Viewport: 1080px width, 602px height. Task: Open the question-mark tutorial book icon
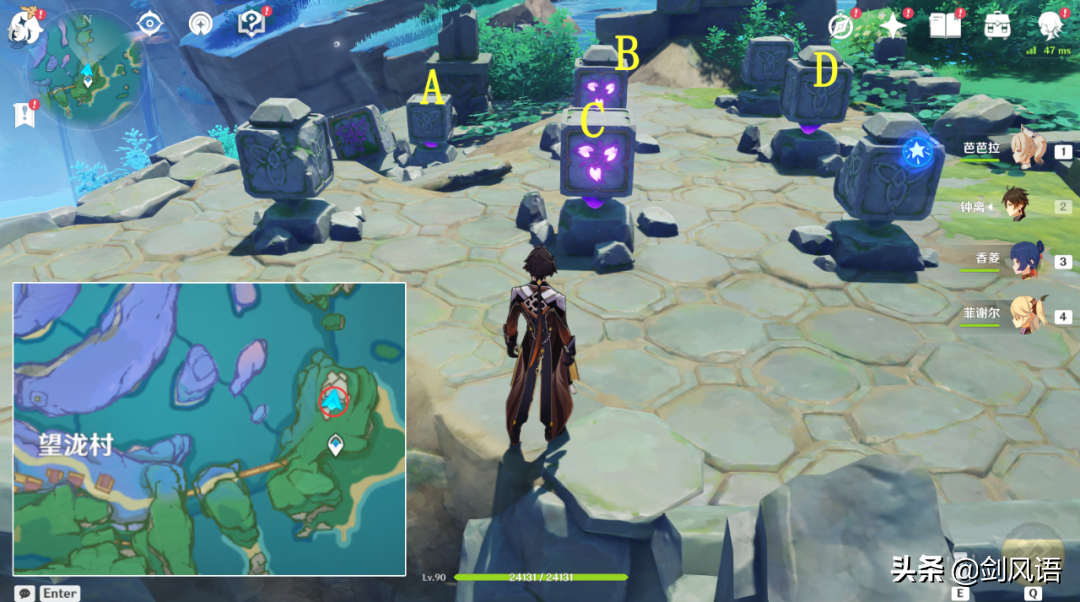click(x=251, y=23)
